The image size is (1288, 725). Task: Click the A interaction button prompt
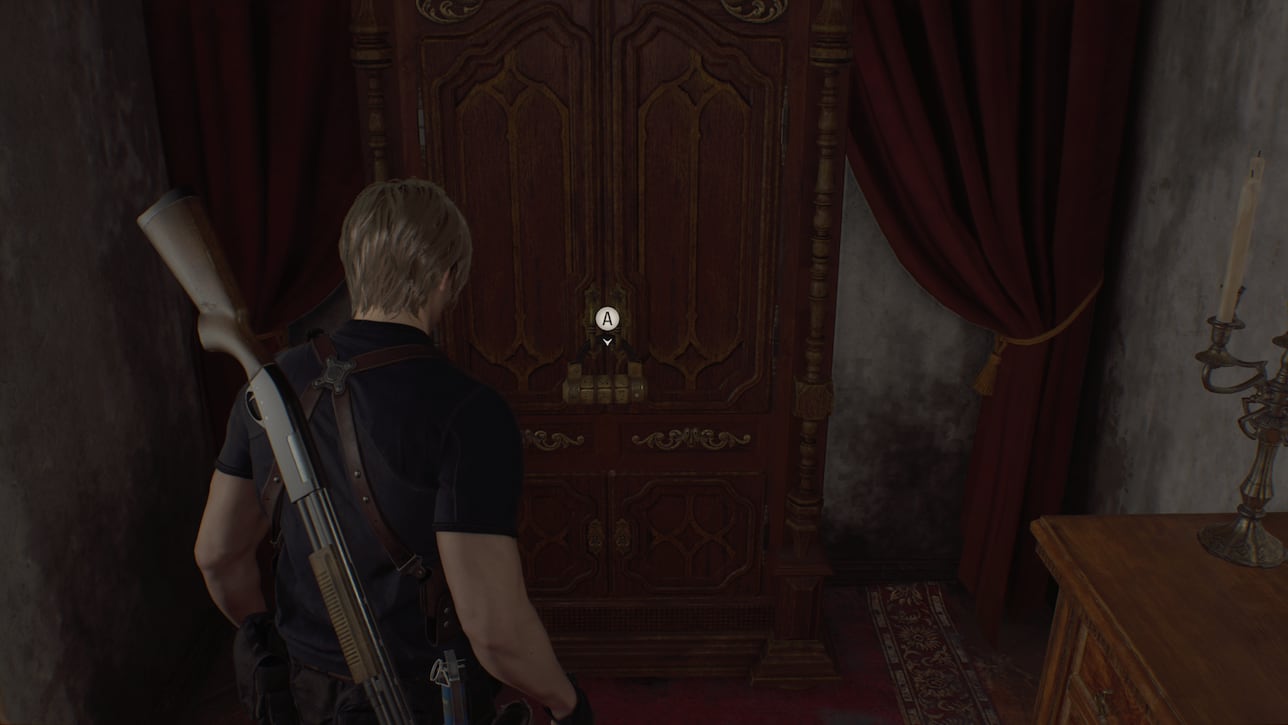(x=605, y=320)
